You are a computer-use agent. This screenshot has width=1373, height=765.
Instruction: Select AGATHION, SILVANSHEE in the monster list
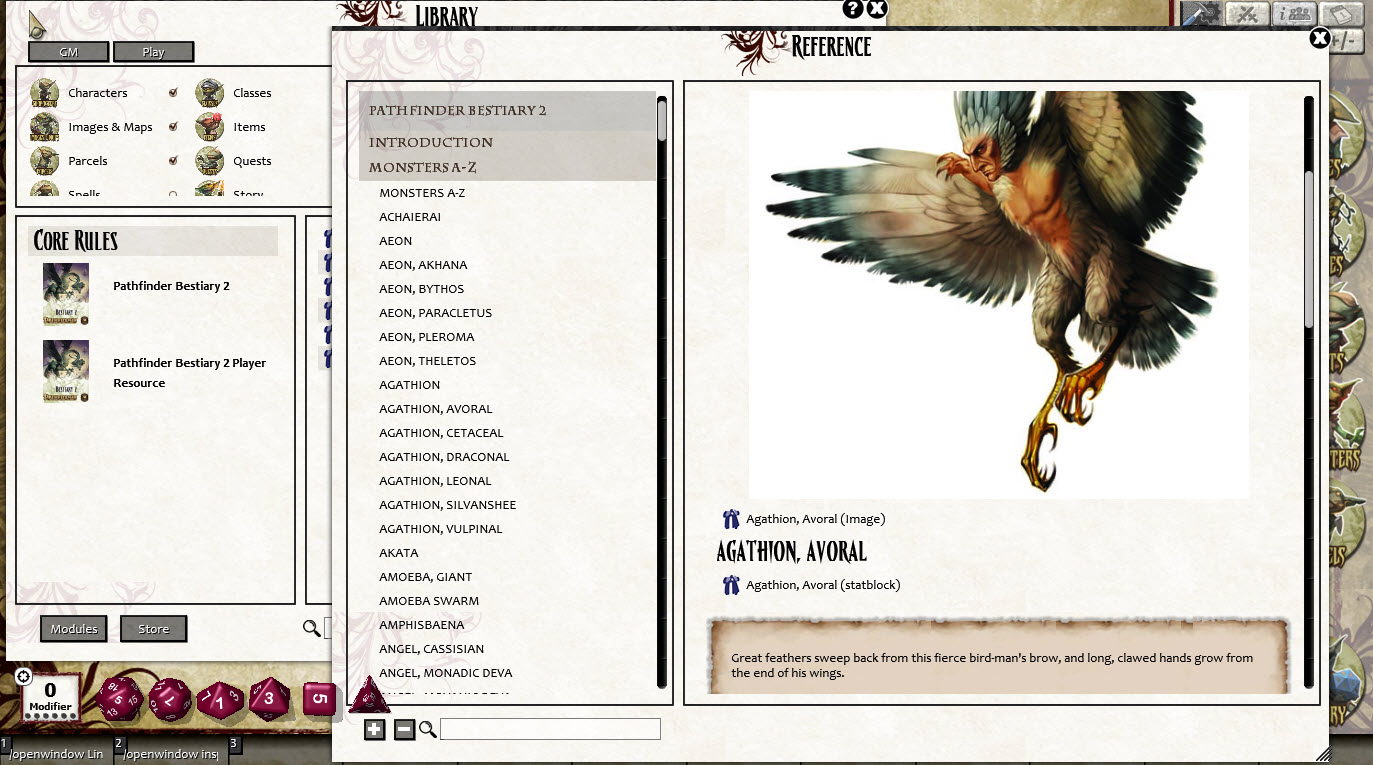coord(447,504)
